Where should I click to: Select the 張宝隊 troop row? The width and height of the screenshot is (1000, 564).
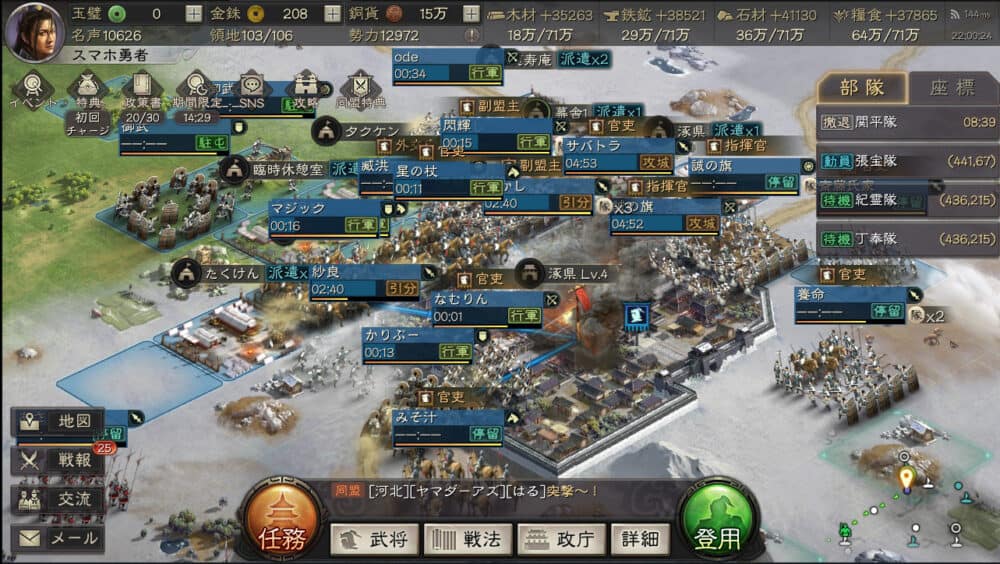[905, 160]
